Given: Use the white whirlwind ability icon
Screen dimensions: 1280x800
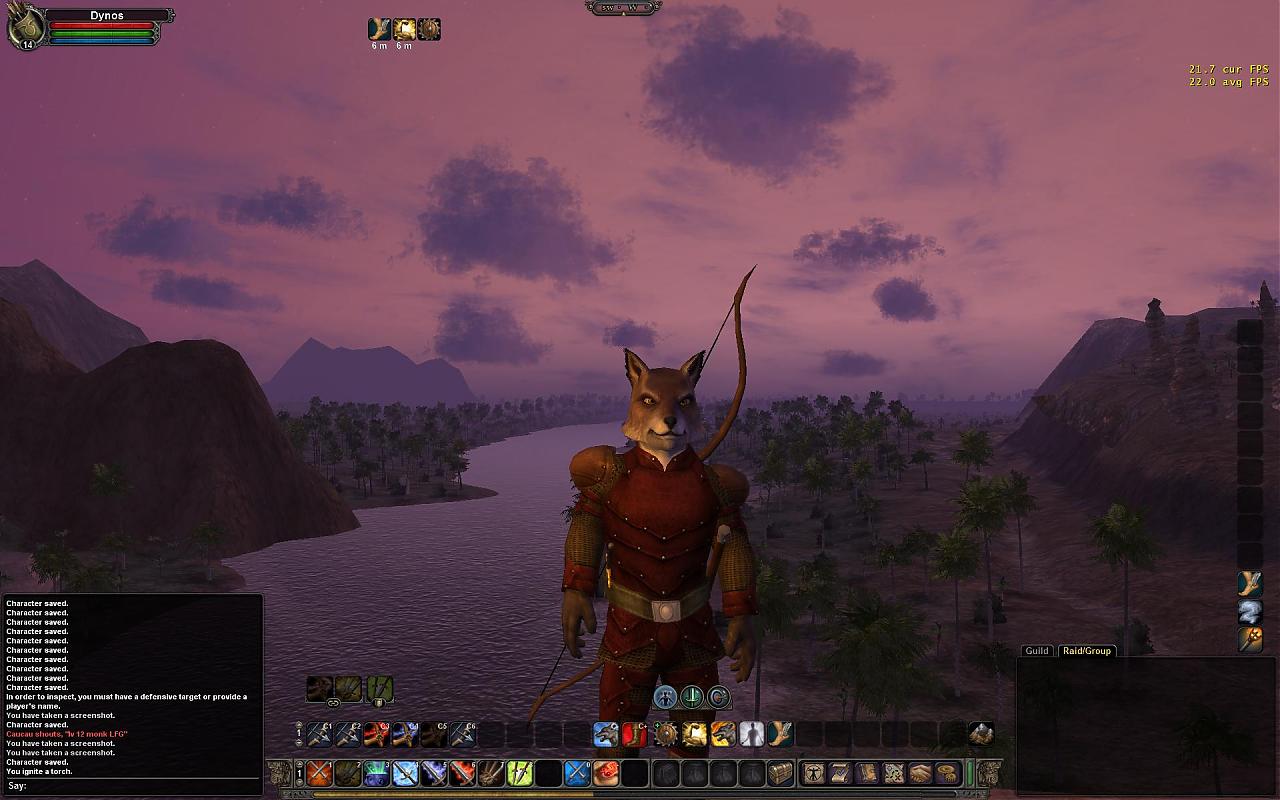Looking at the screenshot, I should pos(1250,612).
